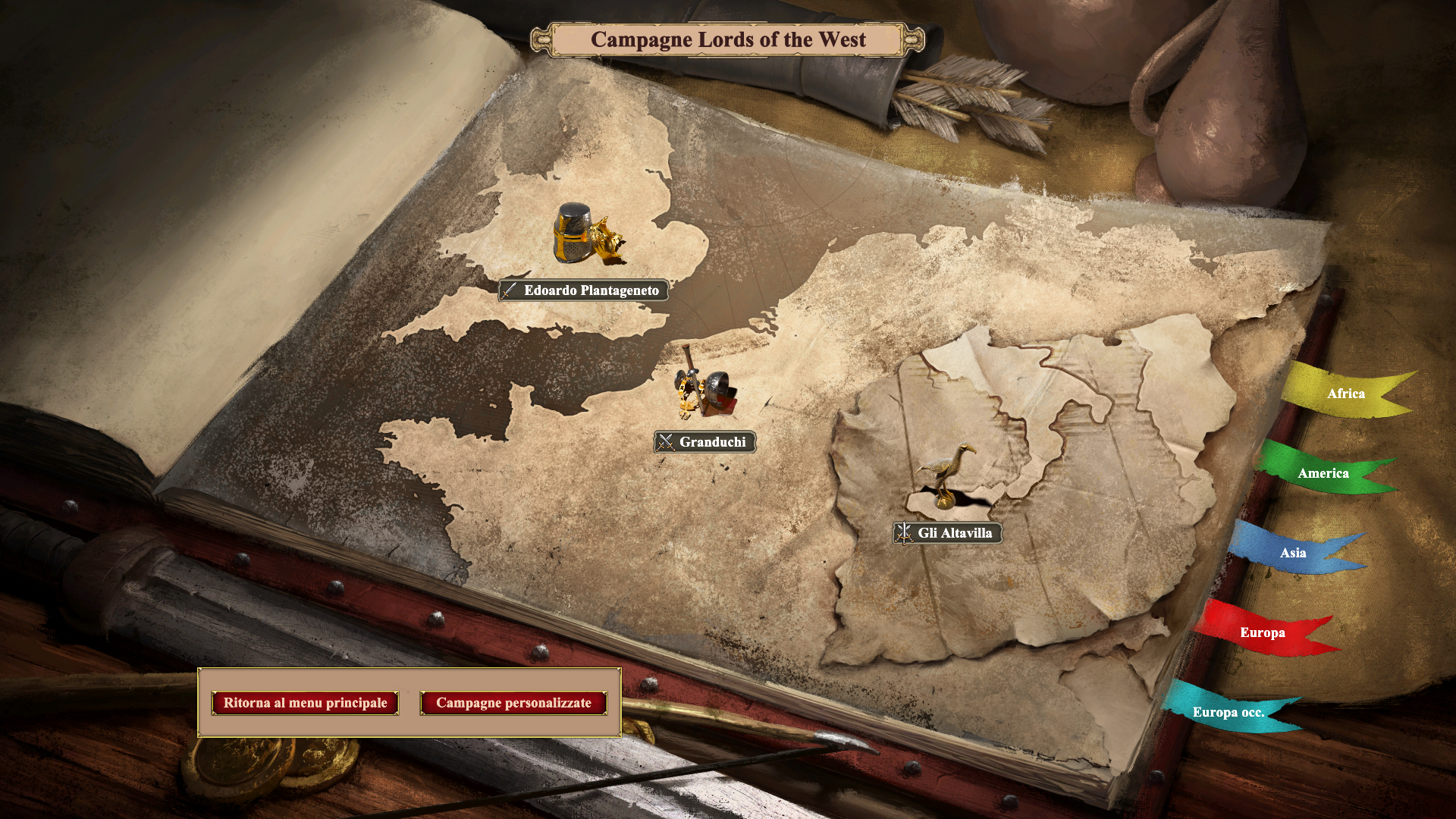Select the Edoardo Plantageneto campaign
The width and height of the screenshot is (1456, 819).
point(583,290)
